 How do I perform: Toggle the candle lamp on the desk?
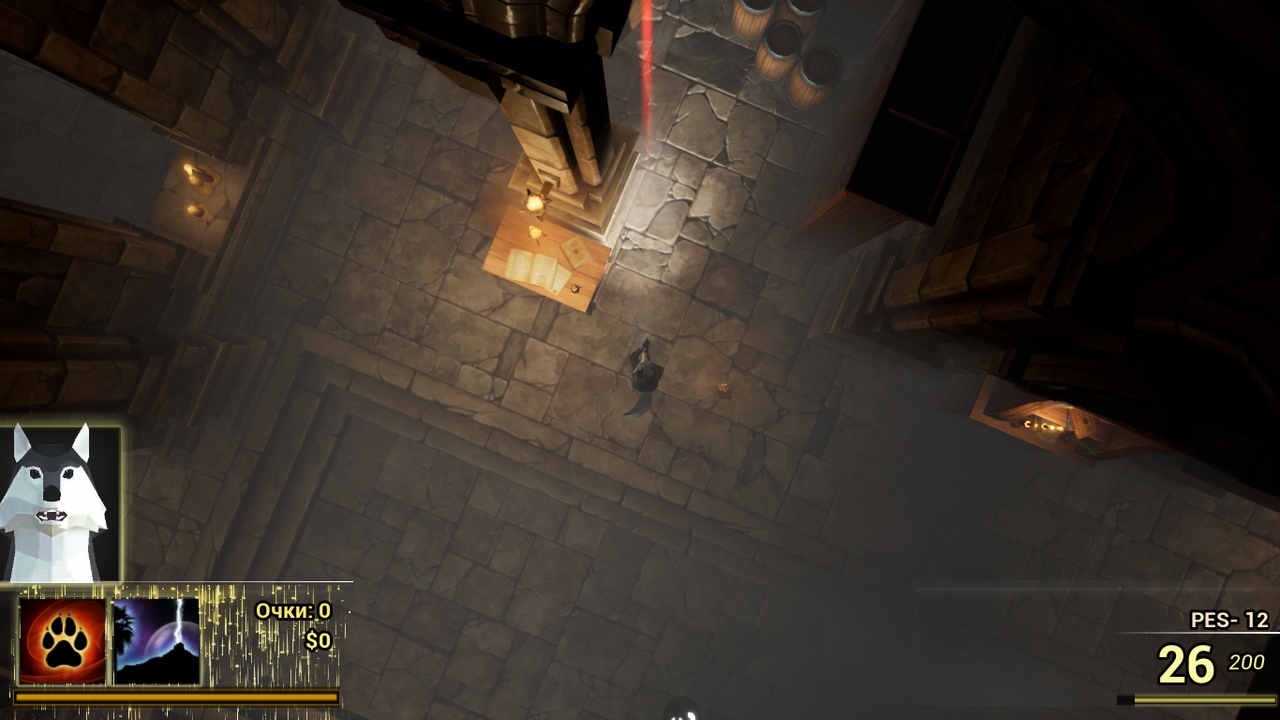[535, 203]
